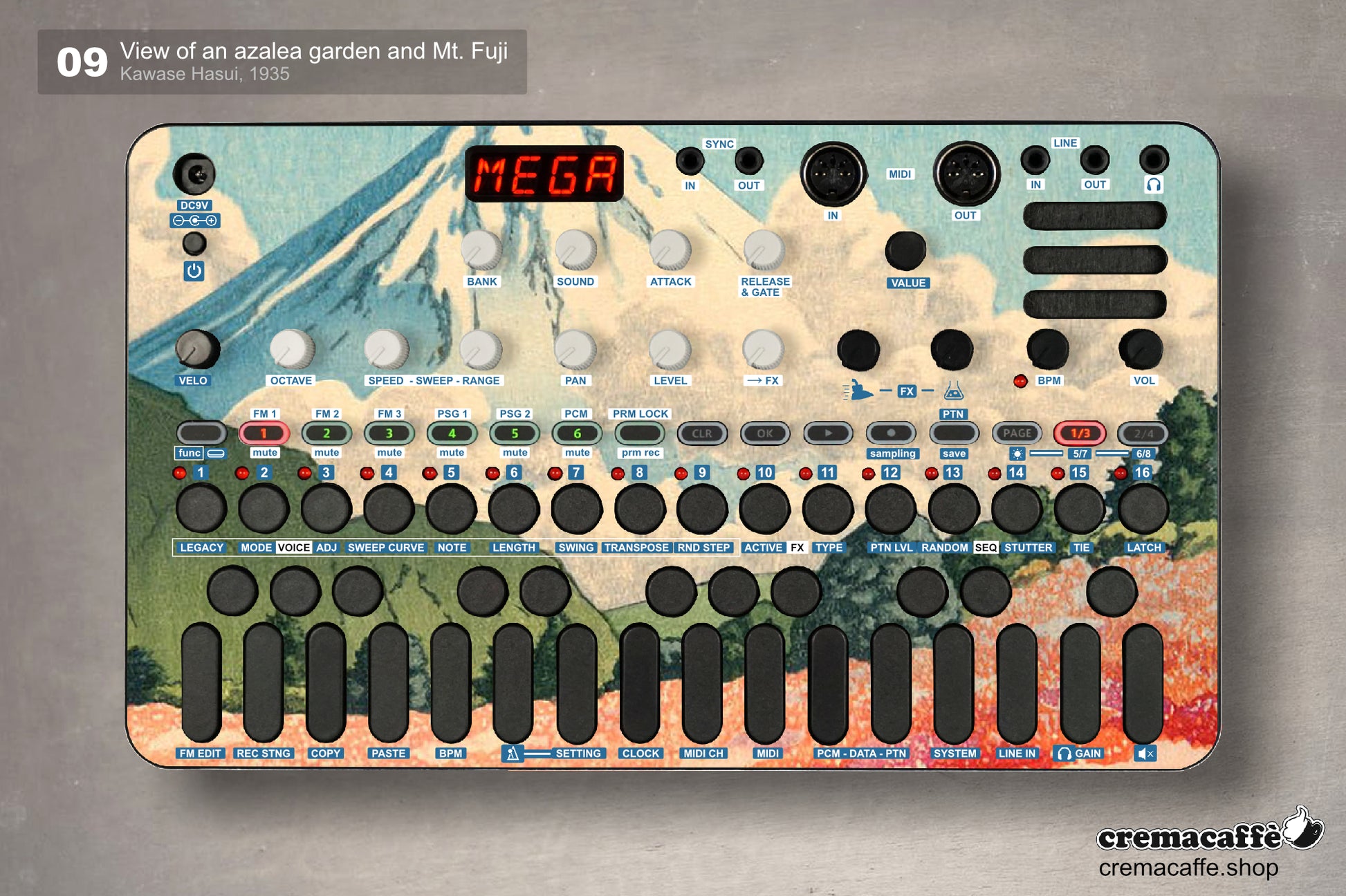Click the VOL knob

tap(1141, 349)
